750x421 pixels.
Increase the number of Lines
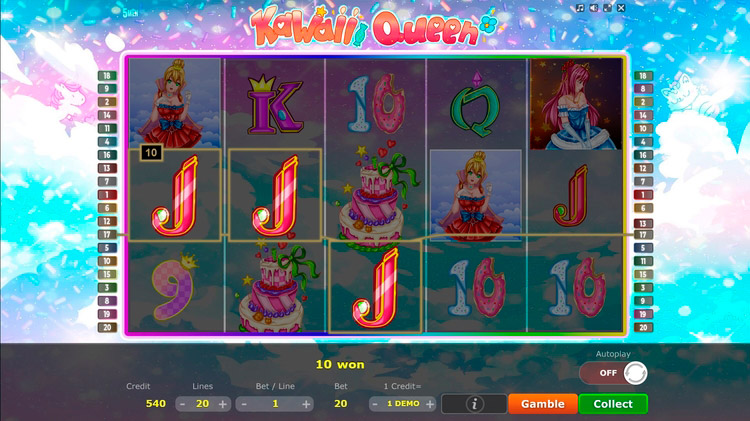223,404
